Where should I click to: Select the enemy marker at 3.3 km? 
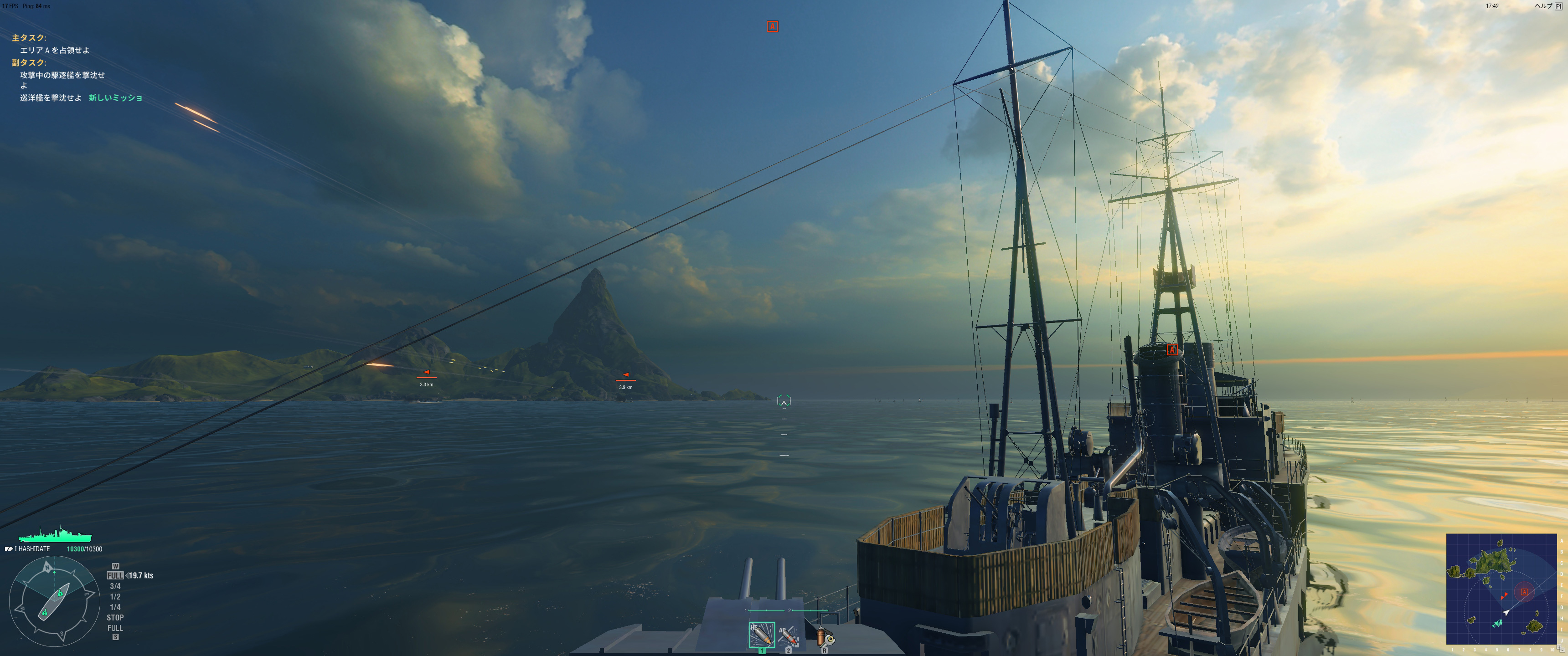click(x=427, y=373)
